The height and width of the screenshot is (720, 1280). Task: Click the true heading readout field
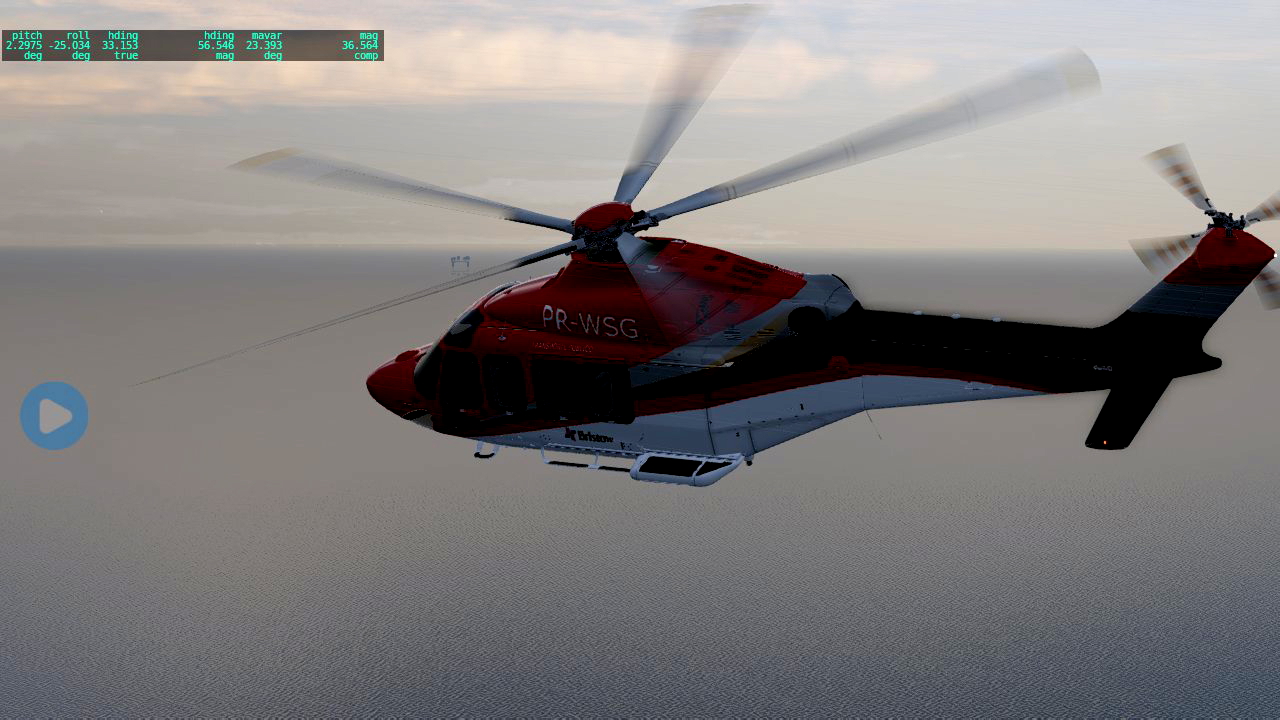(x=122, y=45)
